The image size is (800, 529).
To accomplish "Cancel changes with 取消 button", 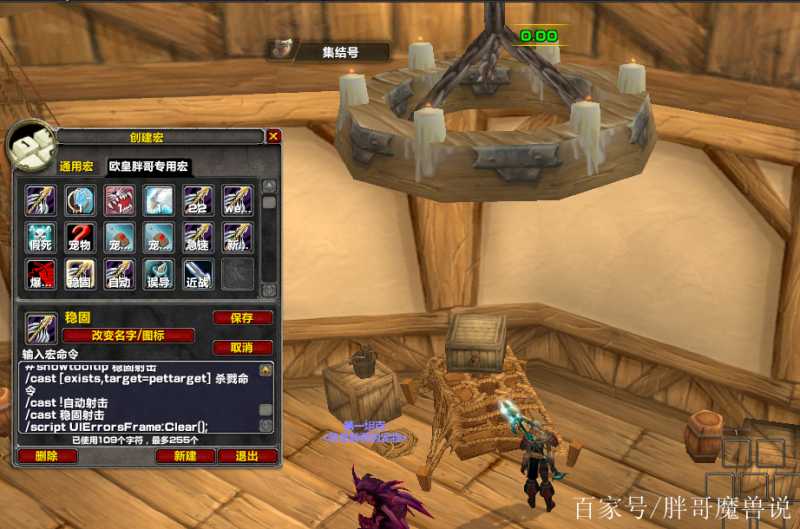I will coord(242,347).
